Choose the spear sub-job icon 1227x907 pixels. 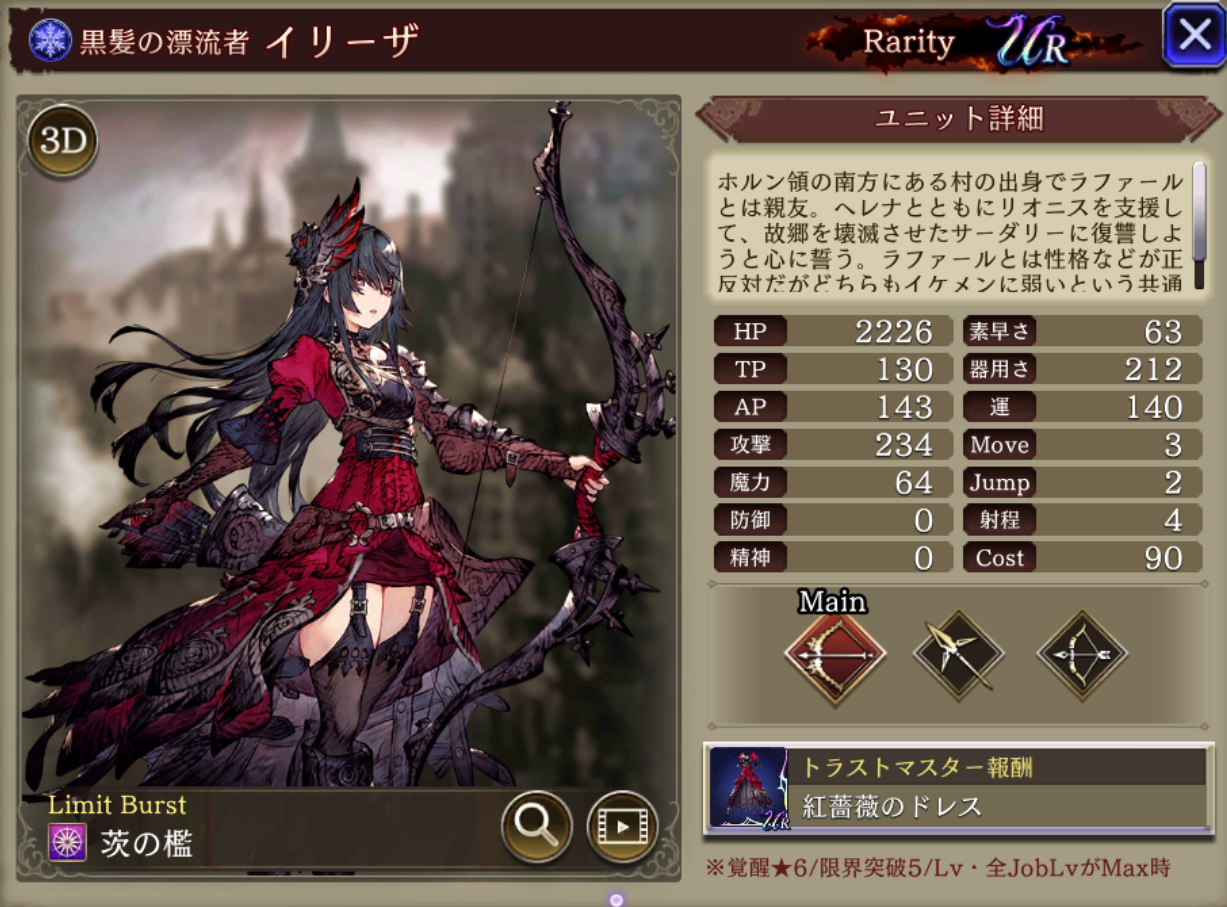tap(958, 655)
